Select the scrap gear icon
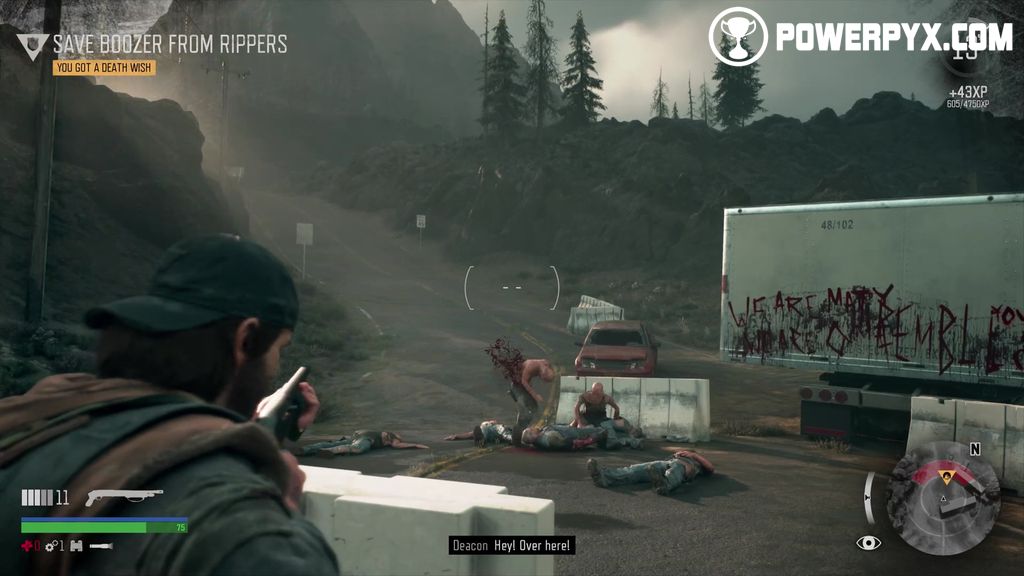This screenshot has width=1024, height=576. 50,546
